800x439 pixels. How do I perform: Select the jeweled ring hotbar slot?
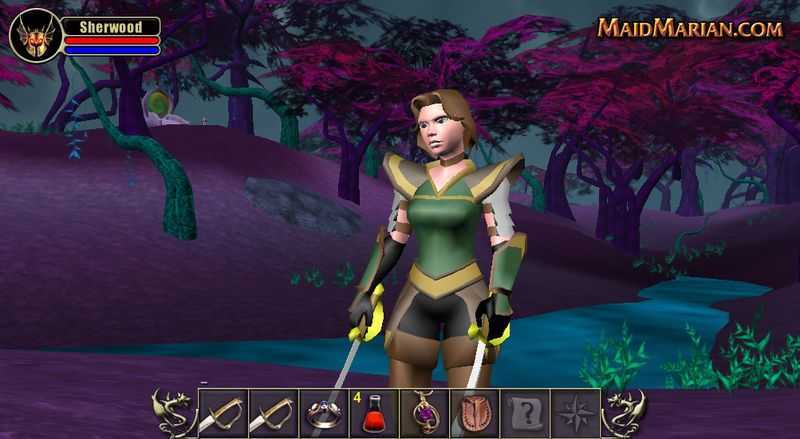(x=324, y=413)
